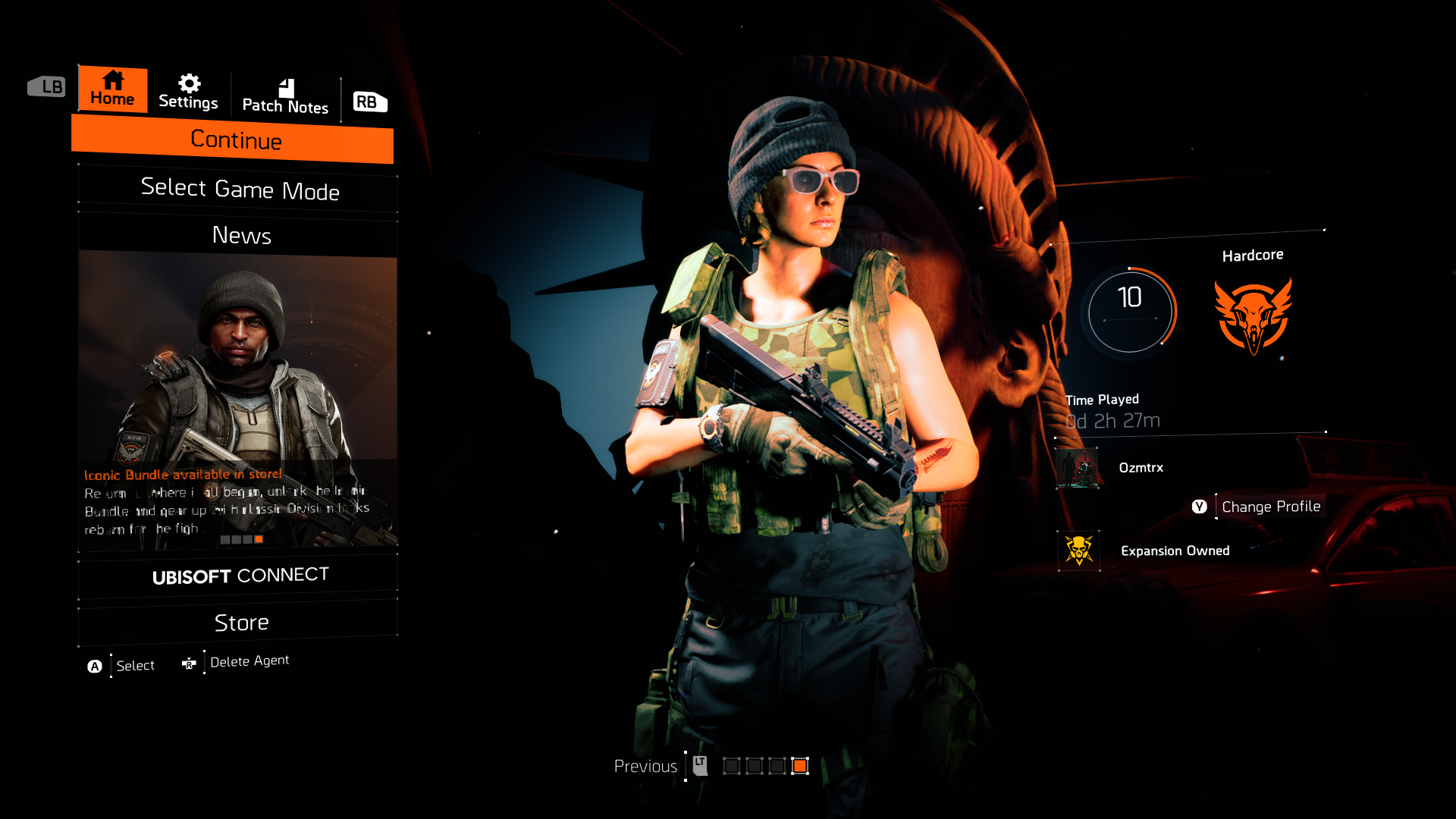Click Change Profile option

(1270, 507)
